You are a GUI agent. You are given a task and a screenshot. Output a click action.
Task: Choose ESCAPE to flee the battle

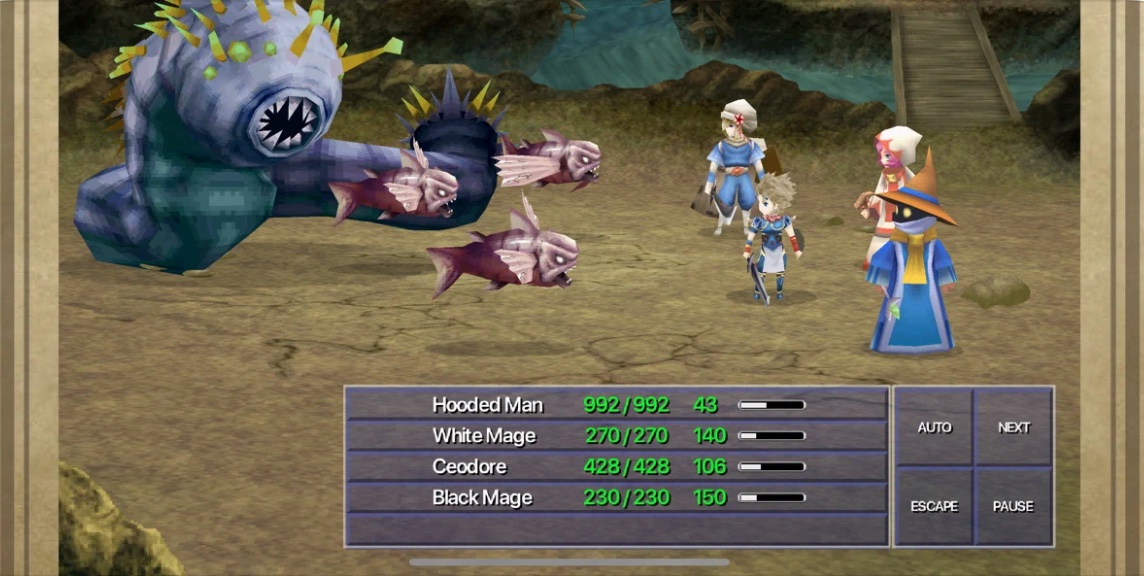coord(934,506)
